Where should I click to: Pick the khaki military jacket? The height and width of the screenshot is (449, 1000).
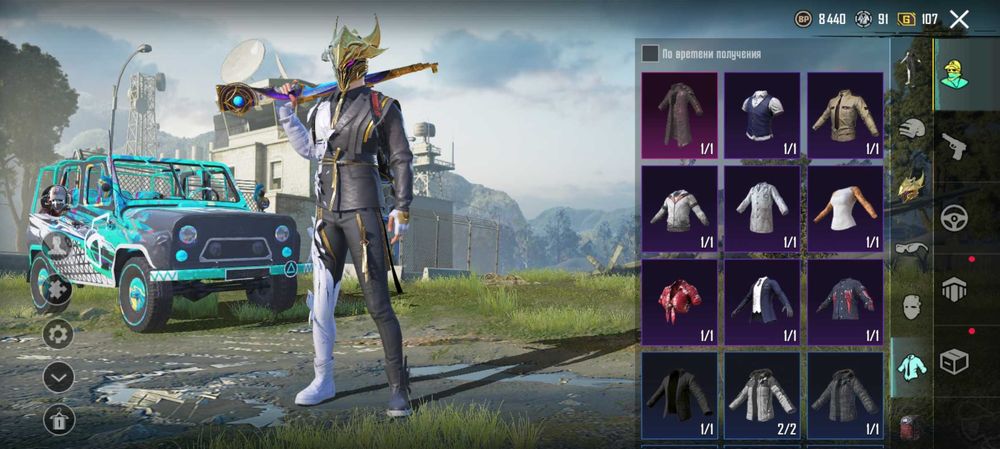pyautogui.click(x=845, y=115)
